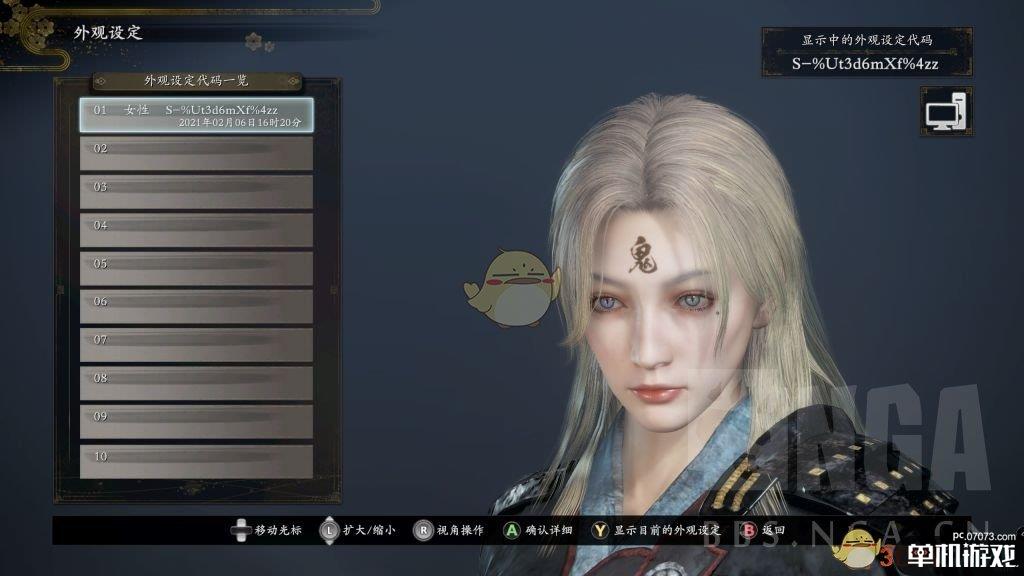Select saved appearance code slot 01
The height and width of the screenshot is (576, 1024).
point(196,115)
